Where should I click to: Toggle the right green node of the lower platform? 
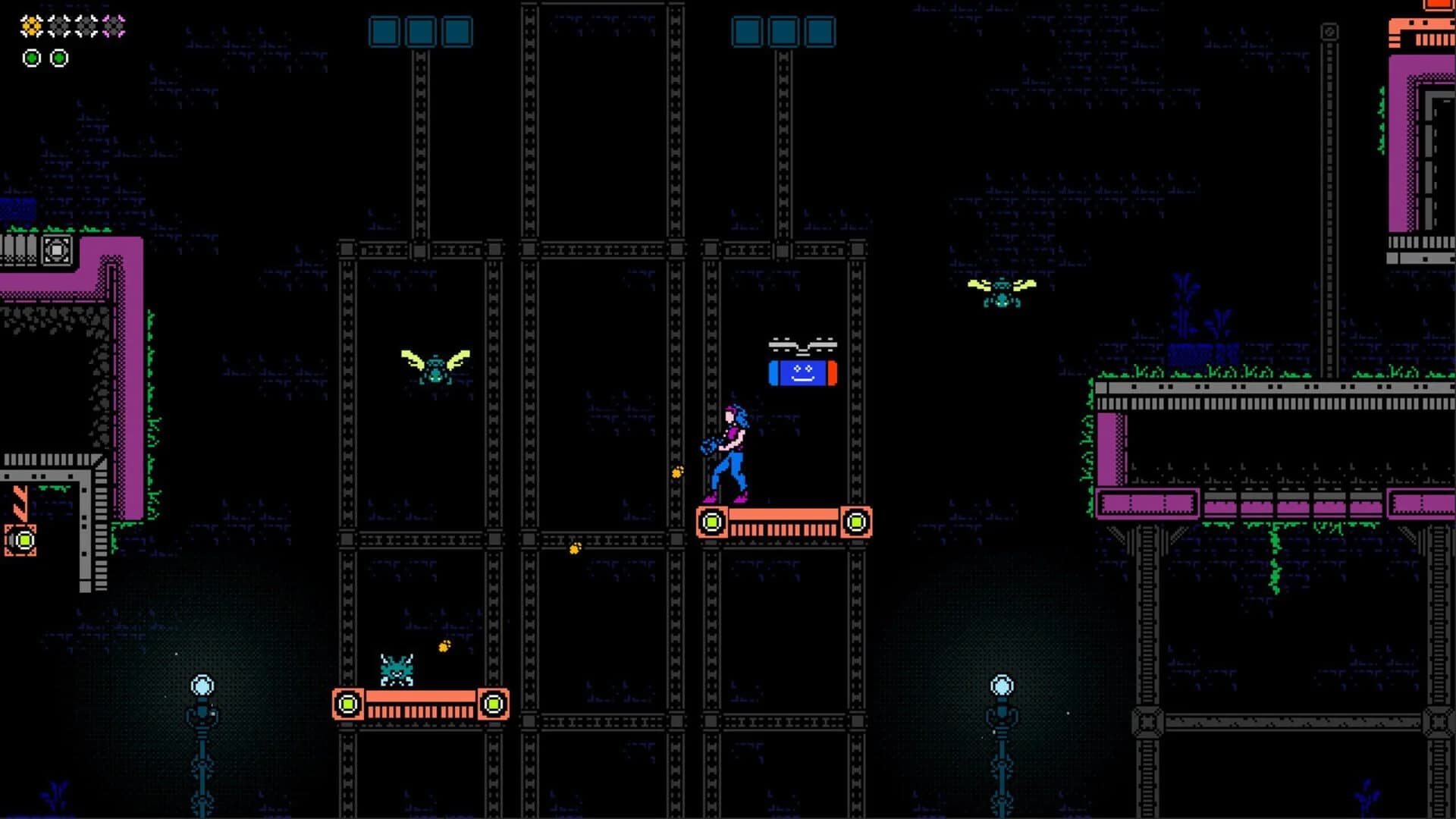point(493,704)
